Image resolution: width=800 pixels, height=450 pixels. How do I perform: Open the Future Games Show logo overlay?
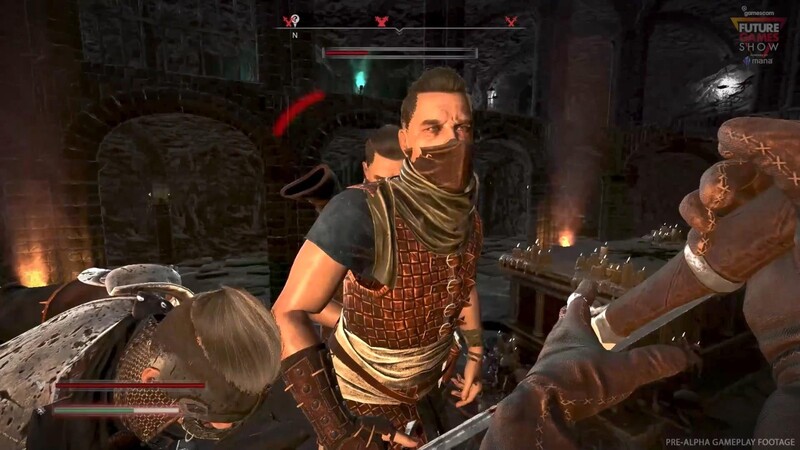pos(757,35)
